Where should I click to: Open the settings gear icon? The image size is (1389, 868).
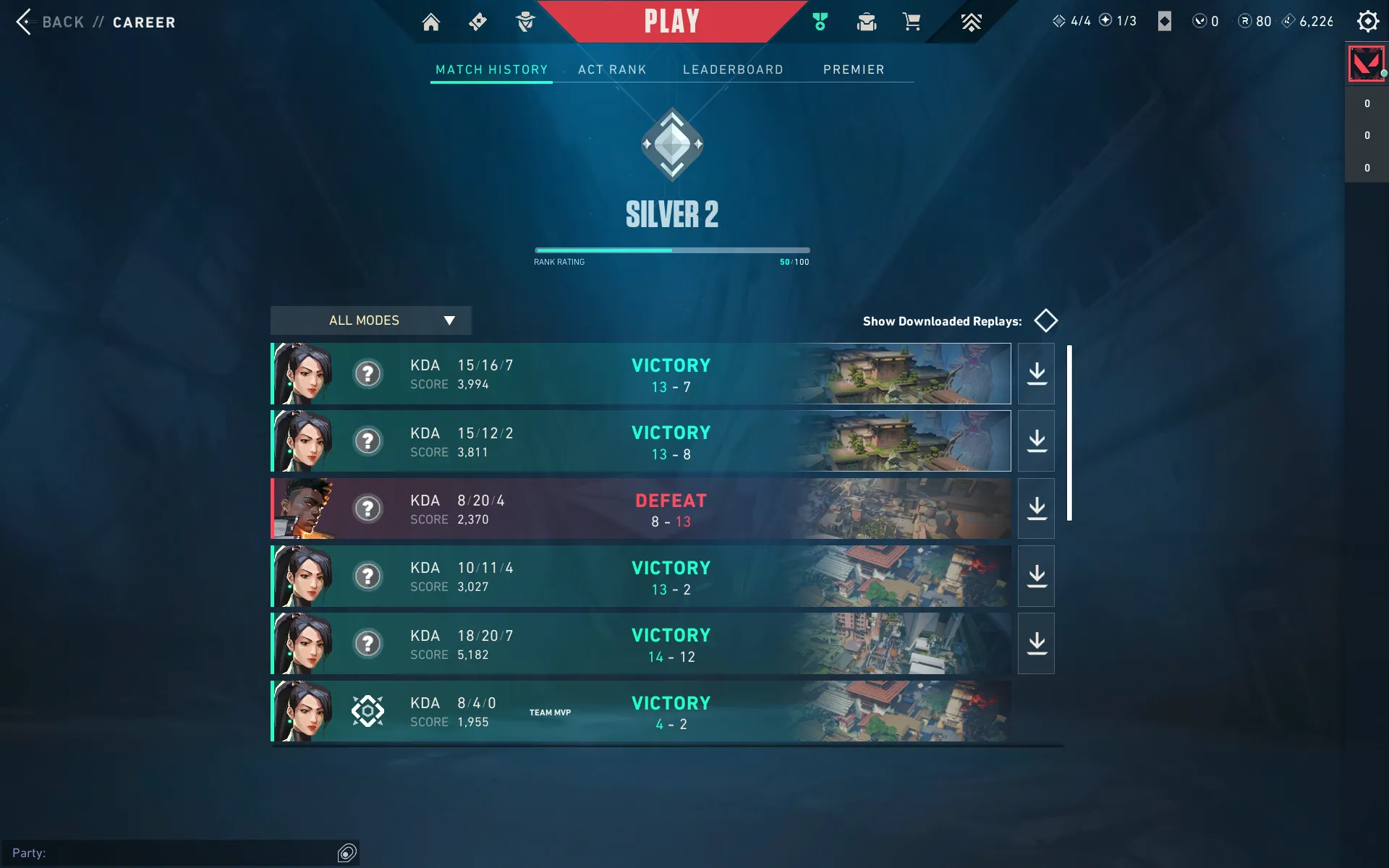(1367, 21)
